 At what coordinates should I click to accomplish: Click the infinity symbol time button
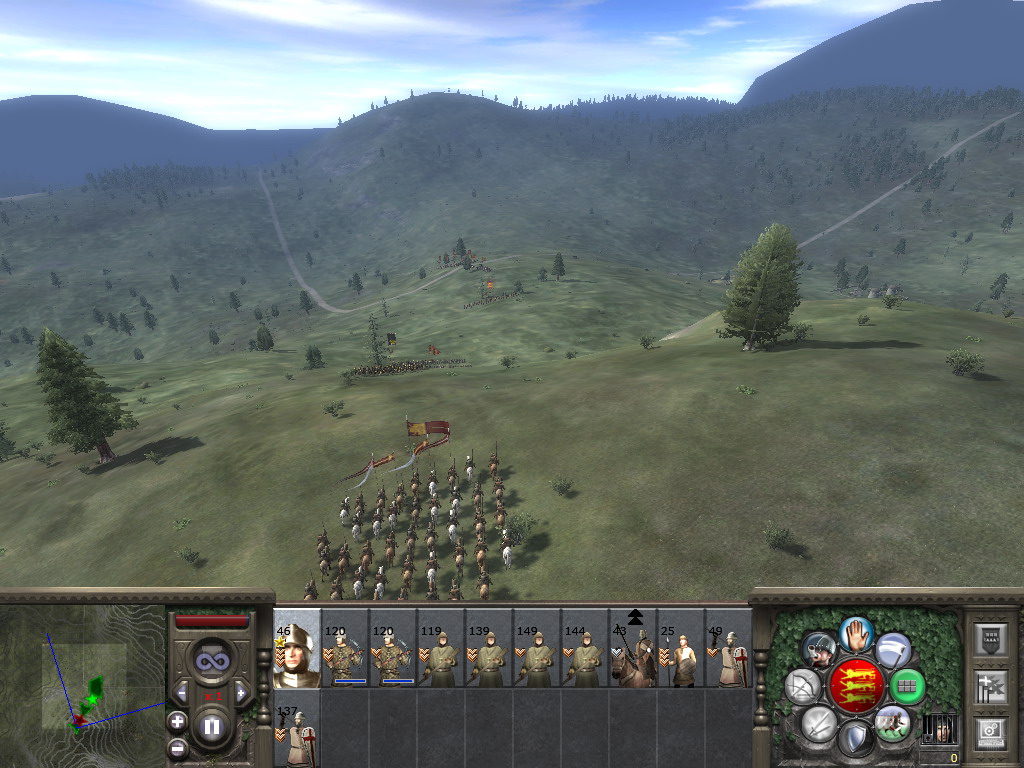[212, 660]
